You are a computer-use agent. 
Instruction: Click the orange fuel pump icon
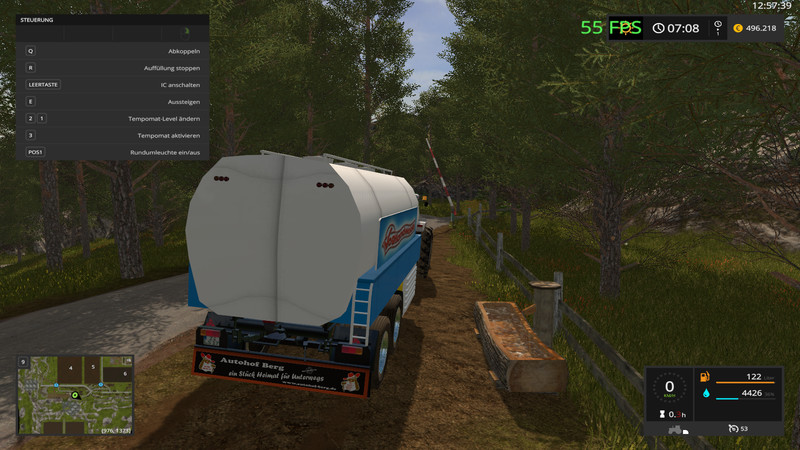click(706, 376)
